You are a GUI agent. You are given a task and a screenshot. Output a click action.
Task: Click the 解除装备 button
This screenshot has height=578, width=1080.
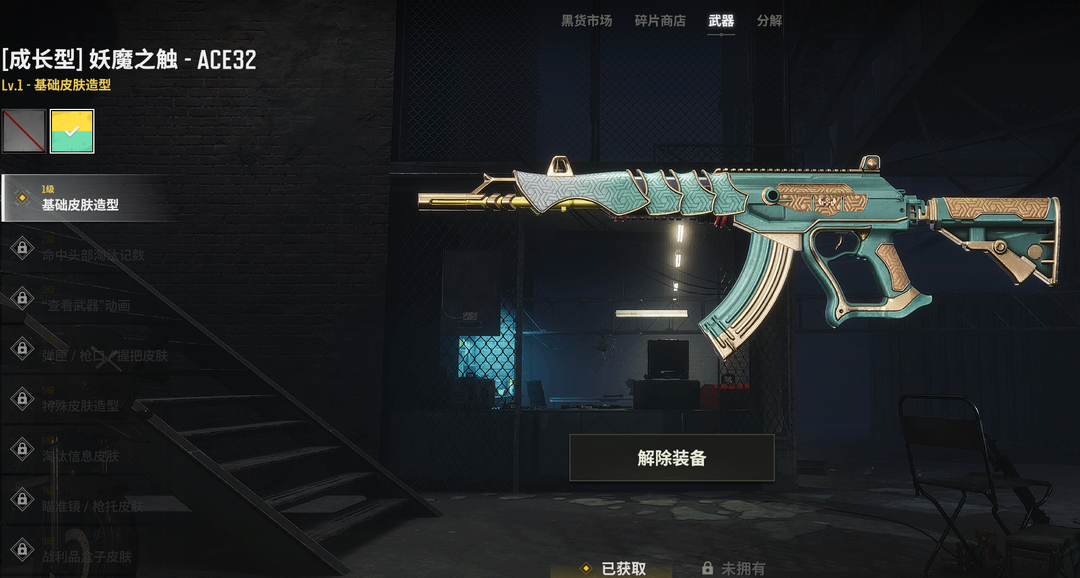coord(672,458)
